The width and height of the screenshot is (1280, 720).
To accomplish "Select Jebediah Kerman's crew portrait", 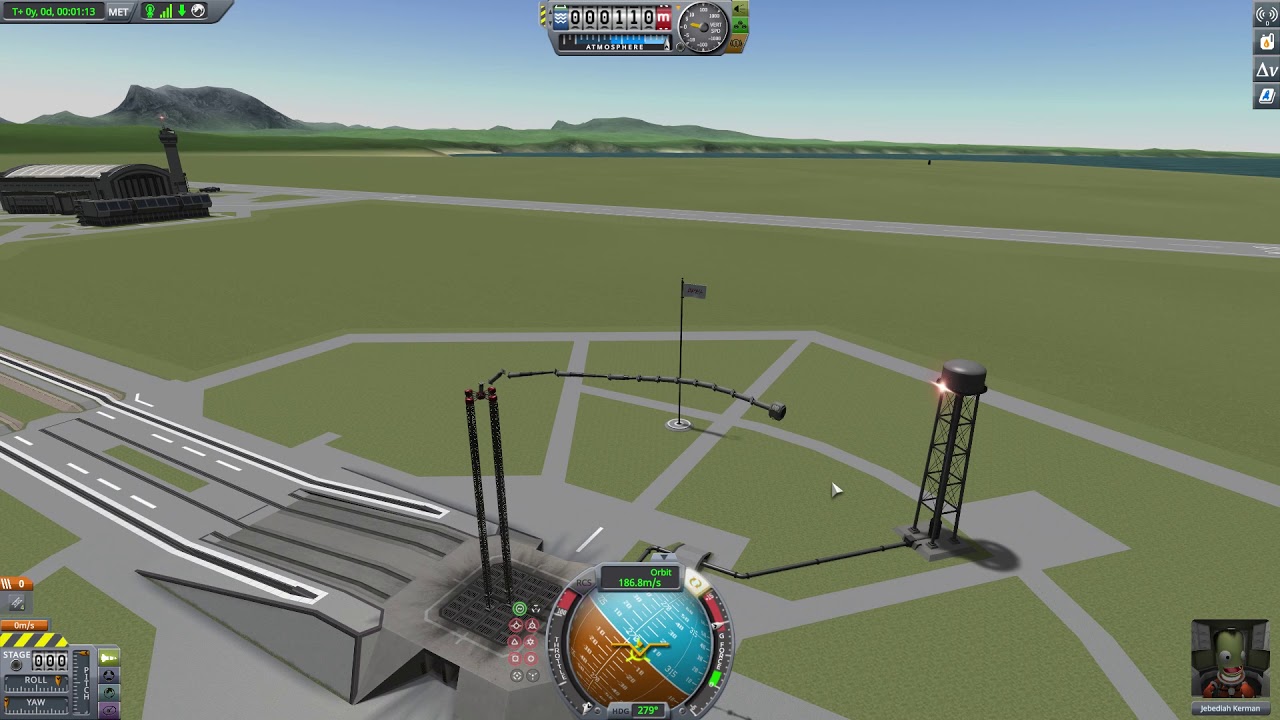I will [x=1230, y=662].
